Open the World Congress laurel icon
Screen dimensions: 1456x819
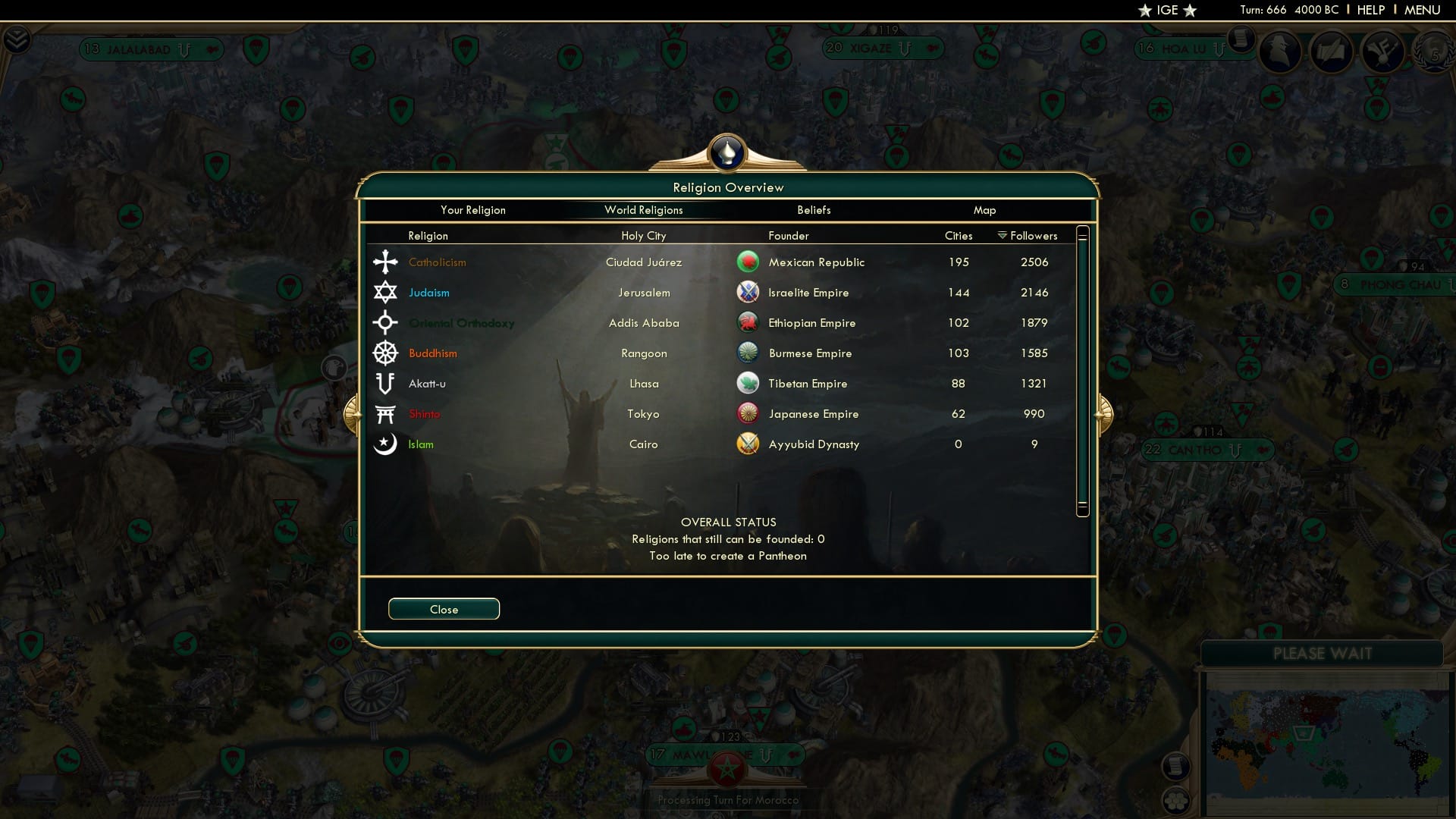pos(1432,55)
